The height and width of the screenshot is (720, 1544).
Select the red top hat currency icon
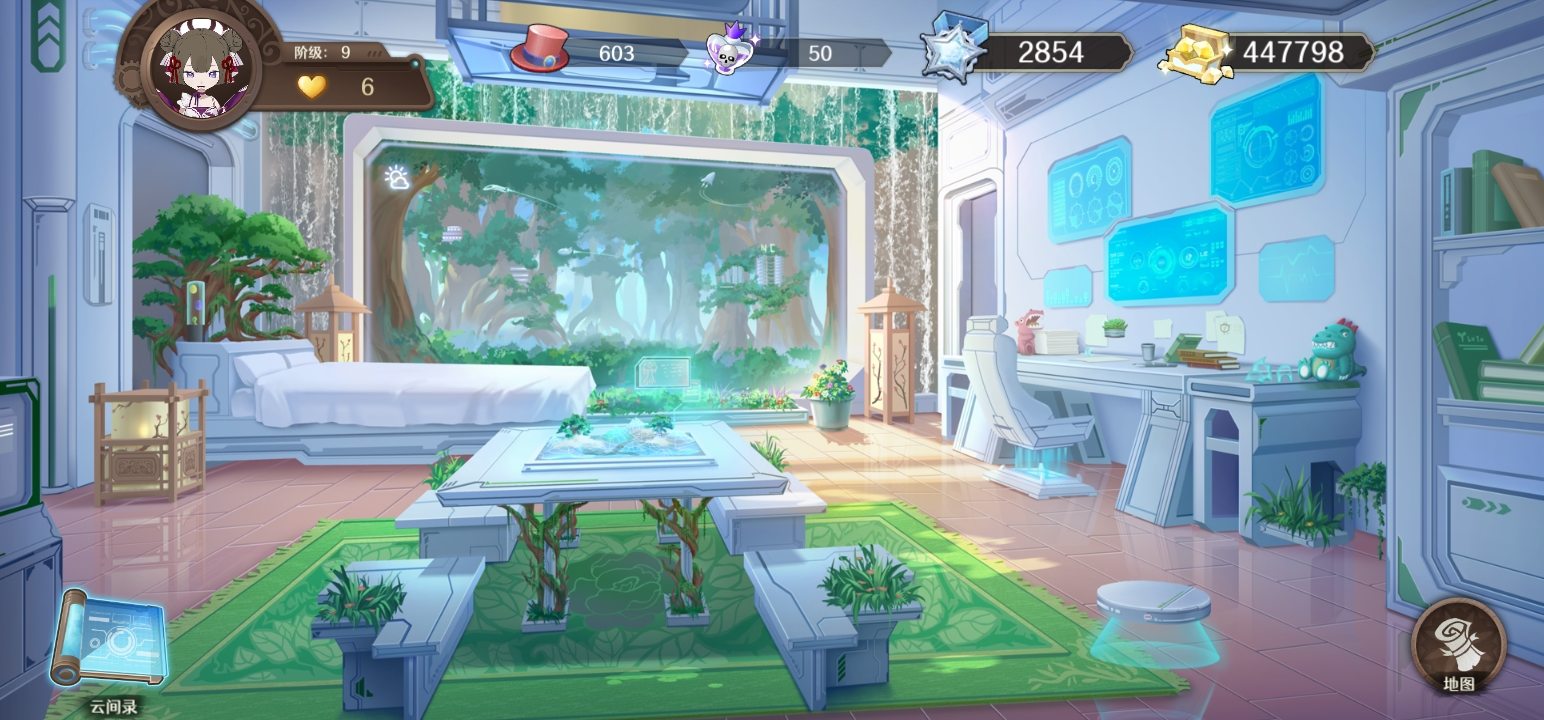[x=539, y=48]
